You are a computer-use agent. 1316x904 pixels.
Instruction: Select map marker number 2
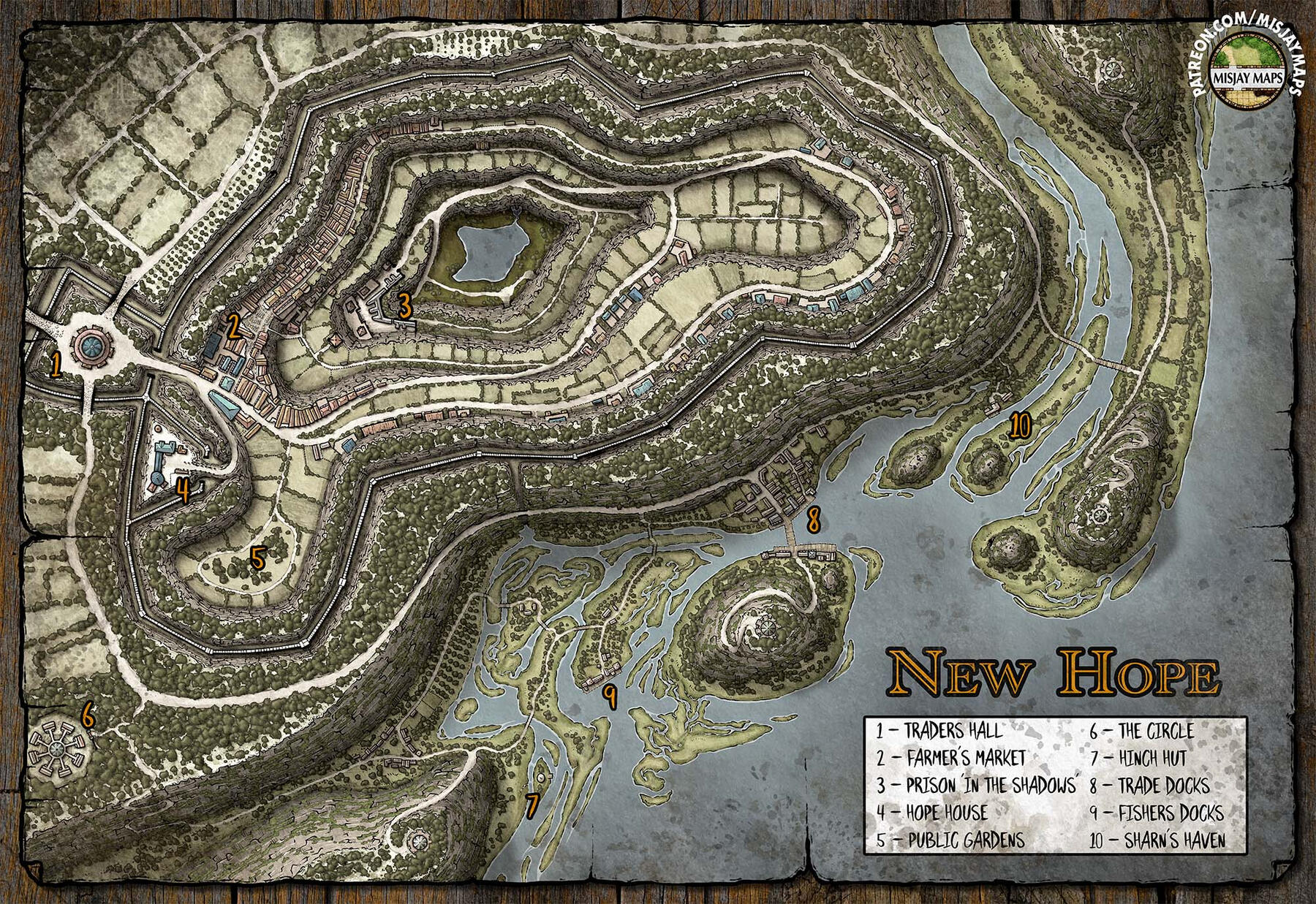click(x=233, y=327)
